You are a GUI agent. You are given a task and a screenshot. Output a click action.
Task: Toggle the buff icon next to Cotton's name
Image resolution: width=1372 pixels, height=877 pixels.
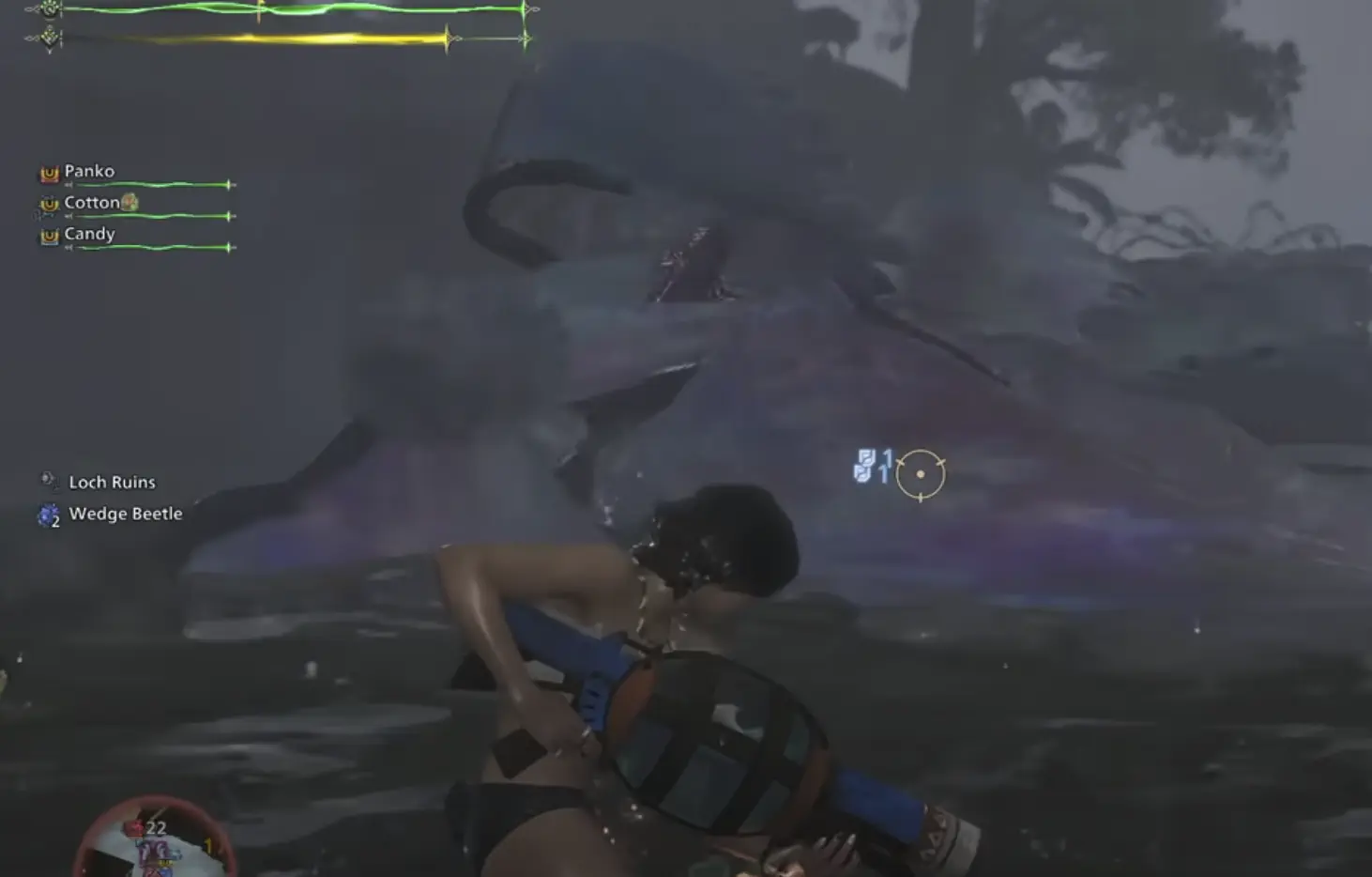129,201
